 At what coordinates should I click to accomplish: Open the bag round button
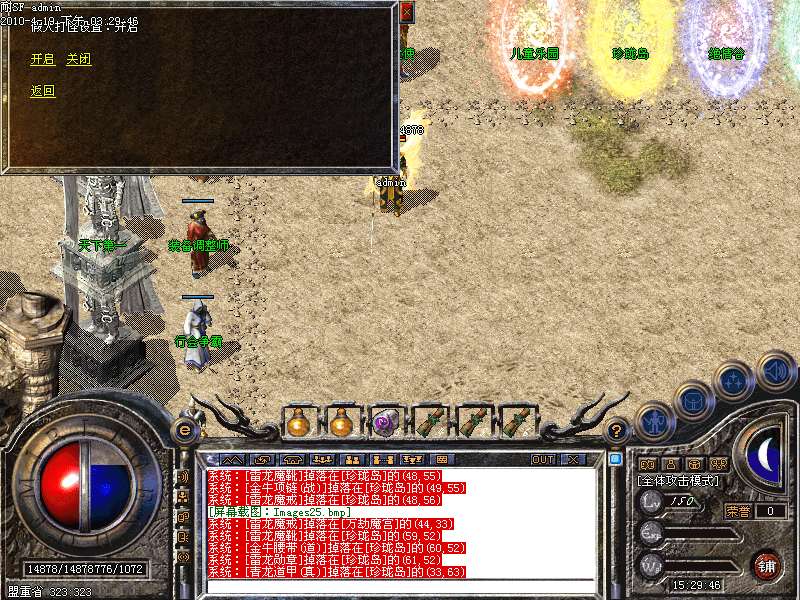click(693, 400)
